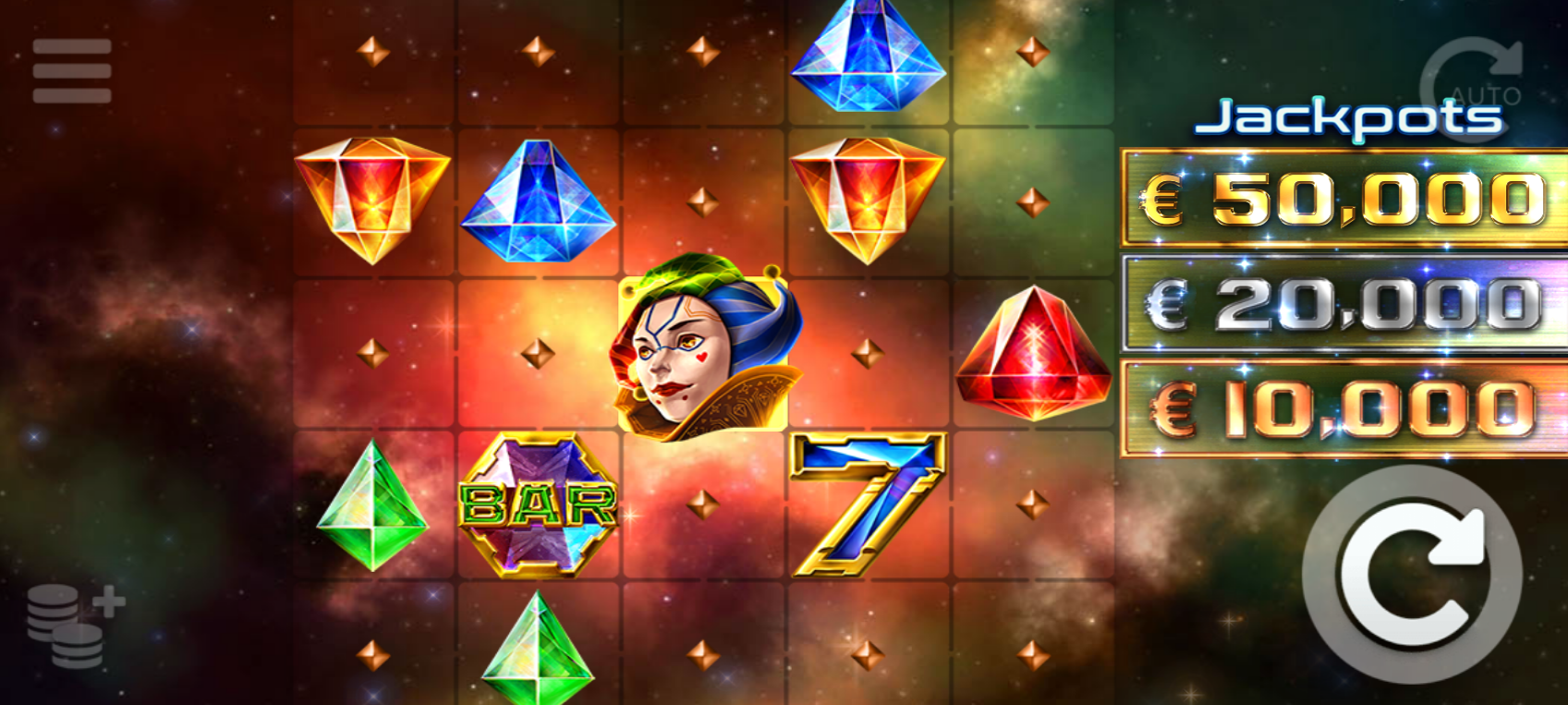Open the hamburger menu
1568x705 pixels.
pyautogui.click(x=72, y=71)
